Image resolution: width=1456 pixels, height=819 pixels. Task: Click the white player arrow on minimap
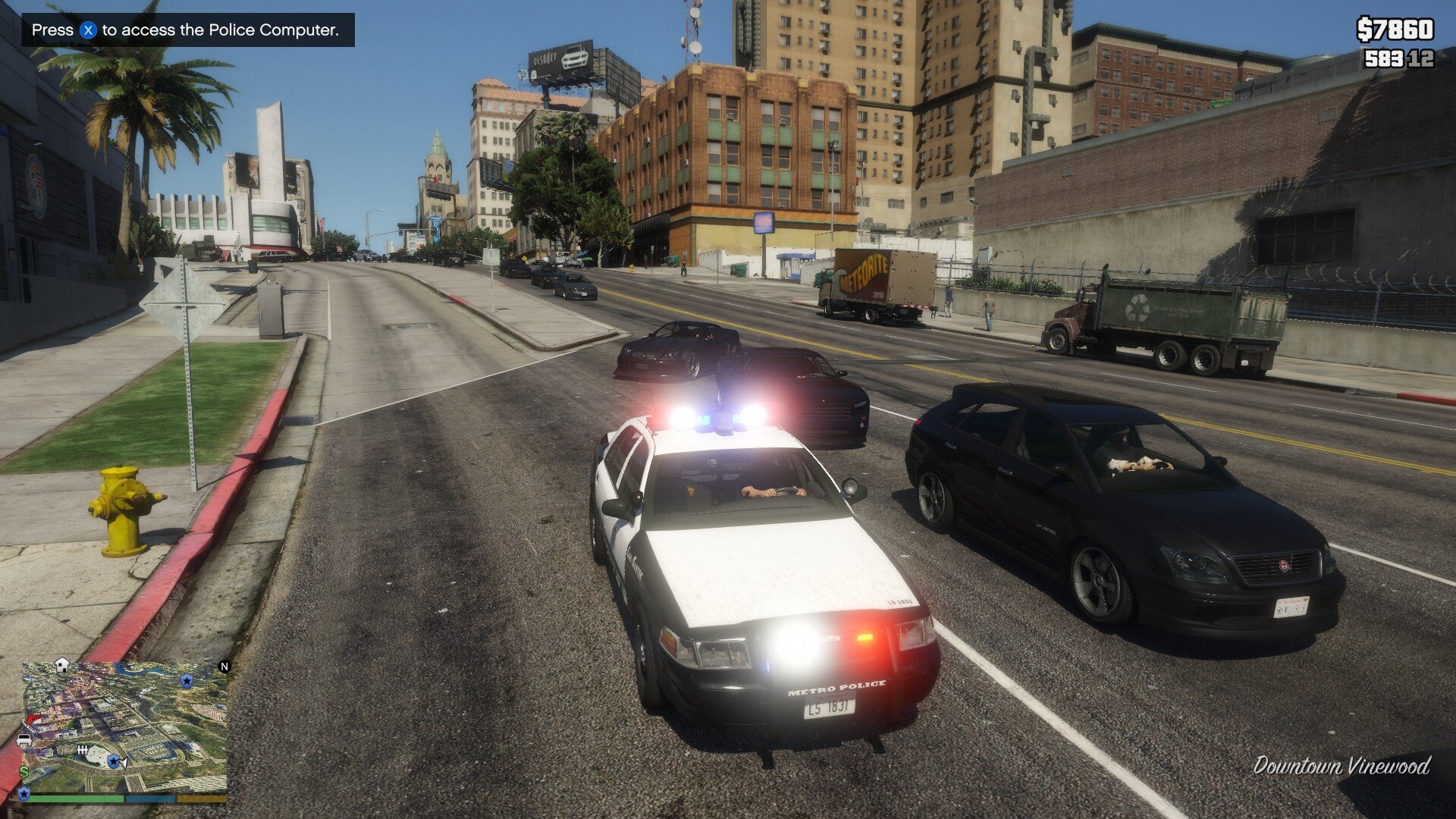click(123, 762)
